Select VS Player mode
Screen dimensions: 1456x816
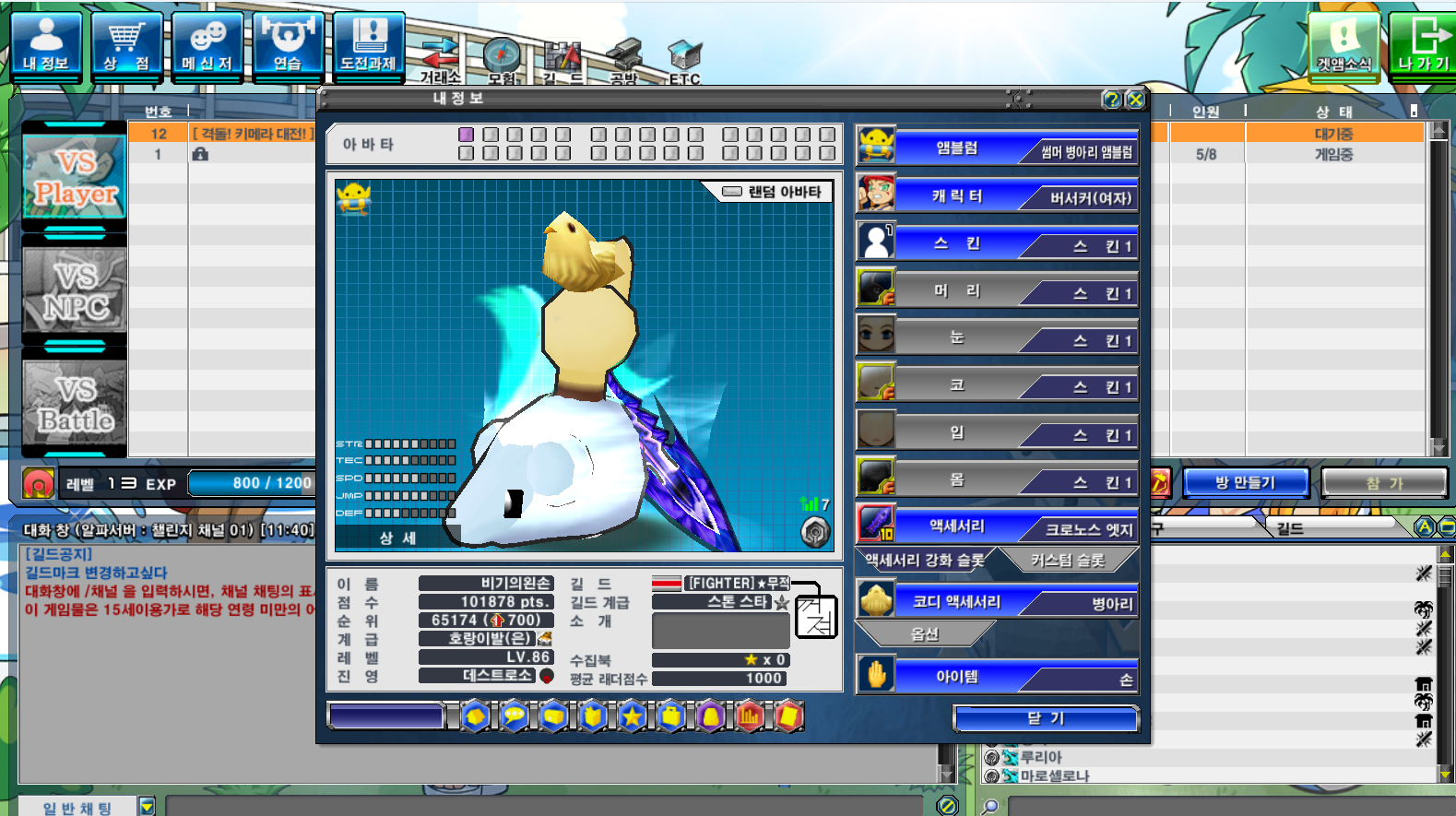point(75,178)
